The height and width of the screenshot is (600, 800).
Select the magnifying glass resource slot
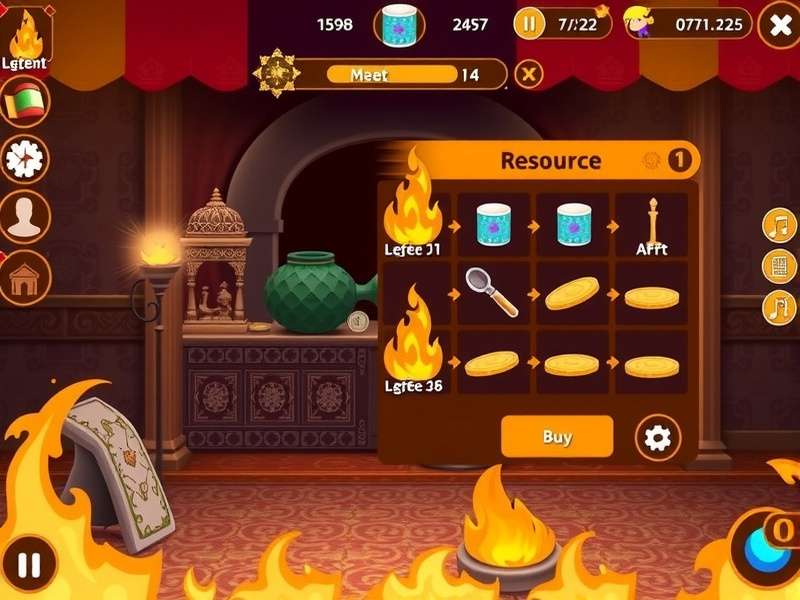(492, 291)
